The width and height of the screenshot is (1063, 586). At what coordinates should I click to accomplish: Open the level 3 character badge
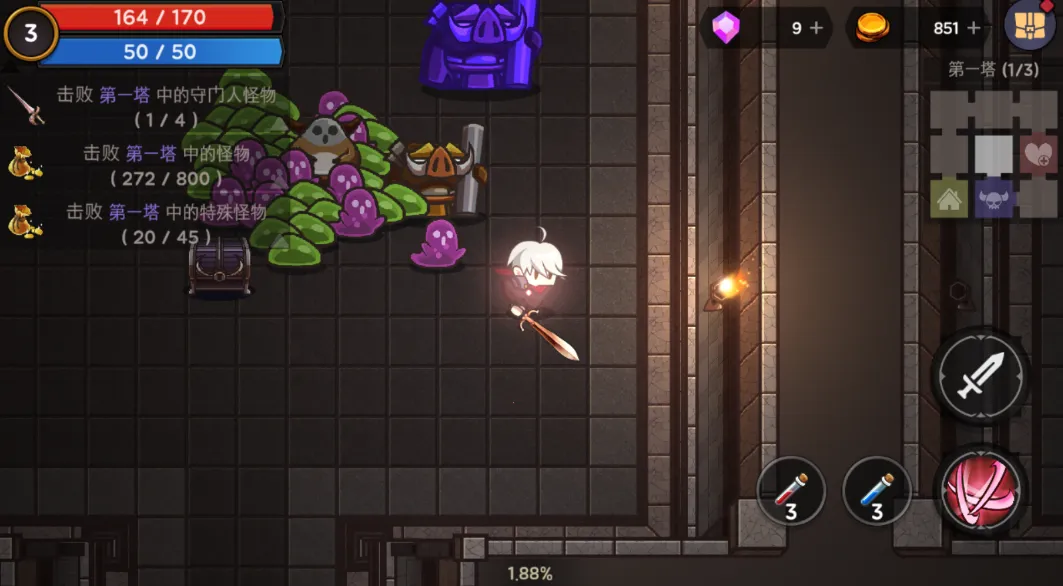coord(30,33)
